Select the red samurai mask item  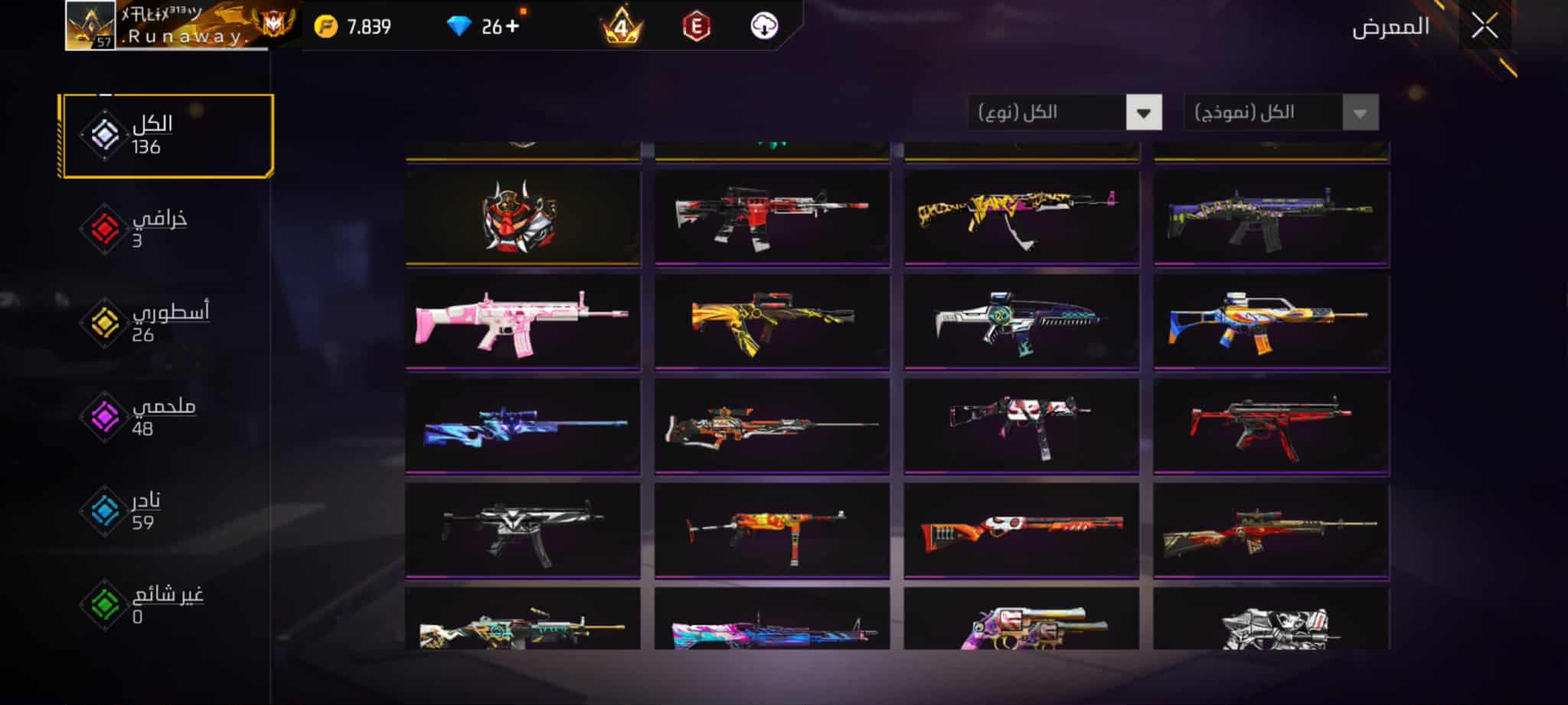tap(522, 217)
